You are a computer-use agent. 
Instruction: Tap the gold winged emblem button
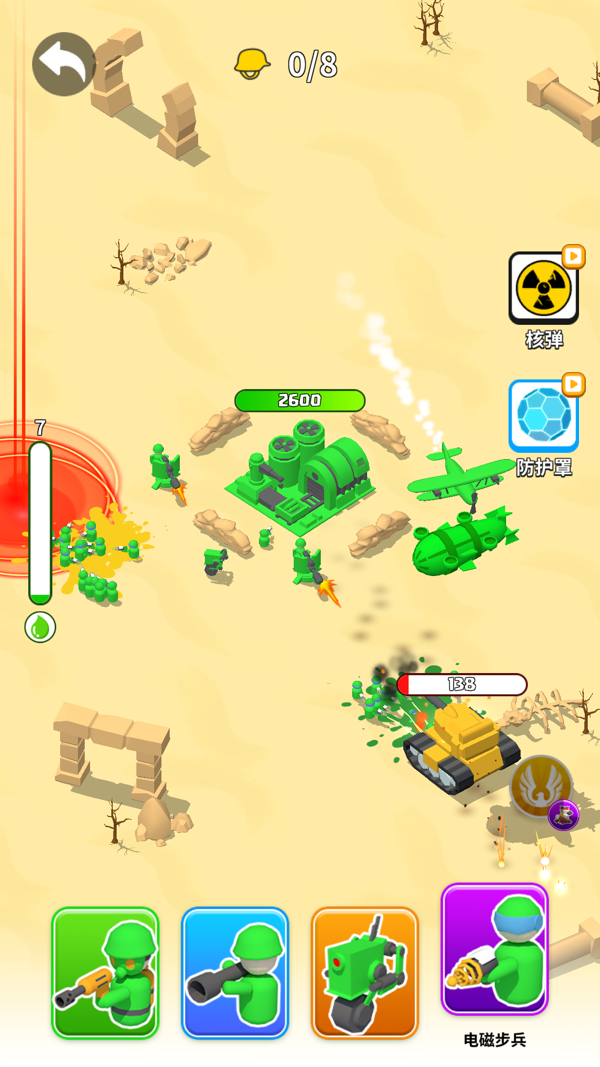point(540,786)
